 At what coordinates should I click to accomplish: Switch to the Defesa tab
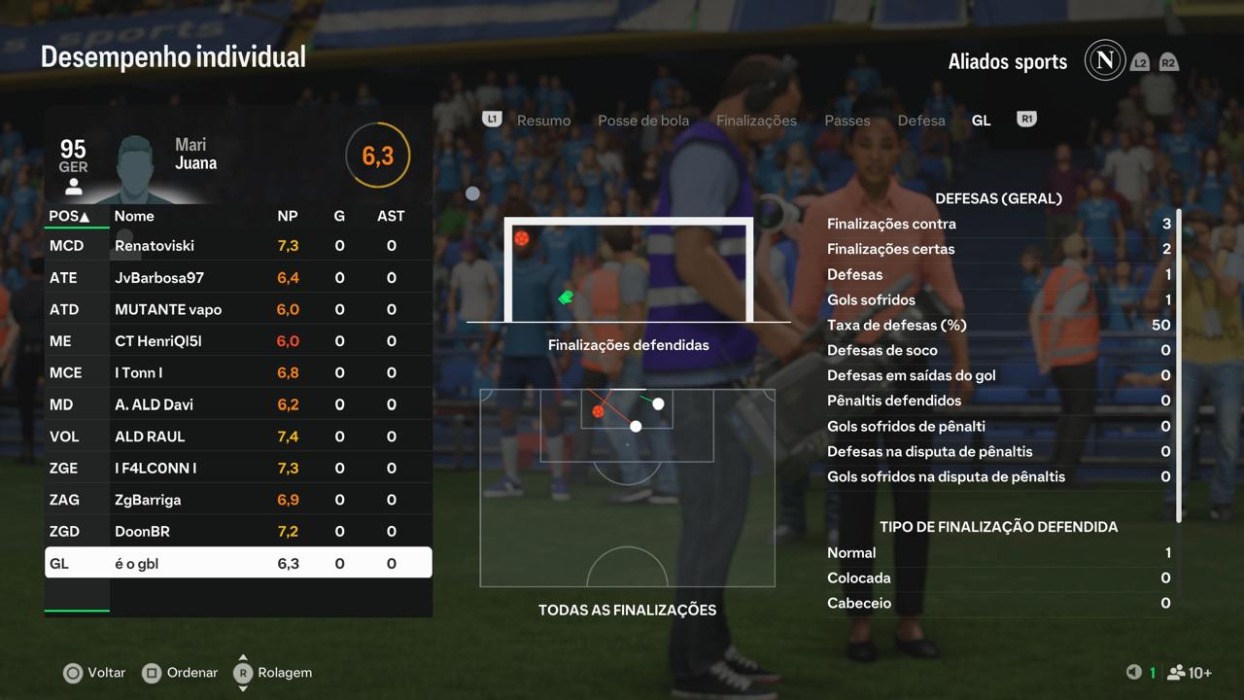coord(921,120)
